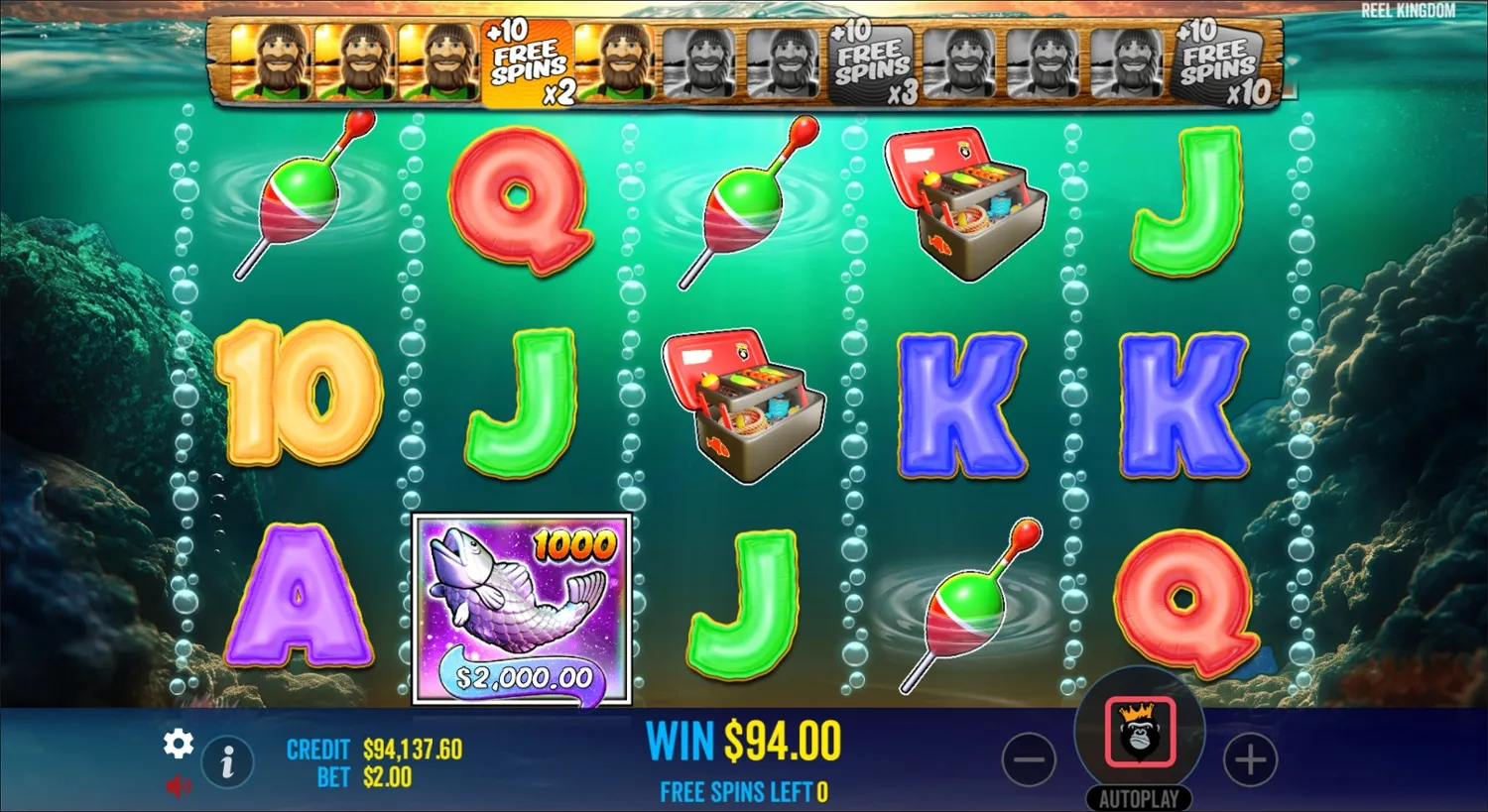1488x812 pixels.
Task: Open bet selection via the BET amount
Action: 385,778
